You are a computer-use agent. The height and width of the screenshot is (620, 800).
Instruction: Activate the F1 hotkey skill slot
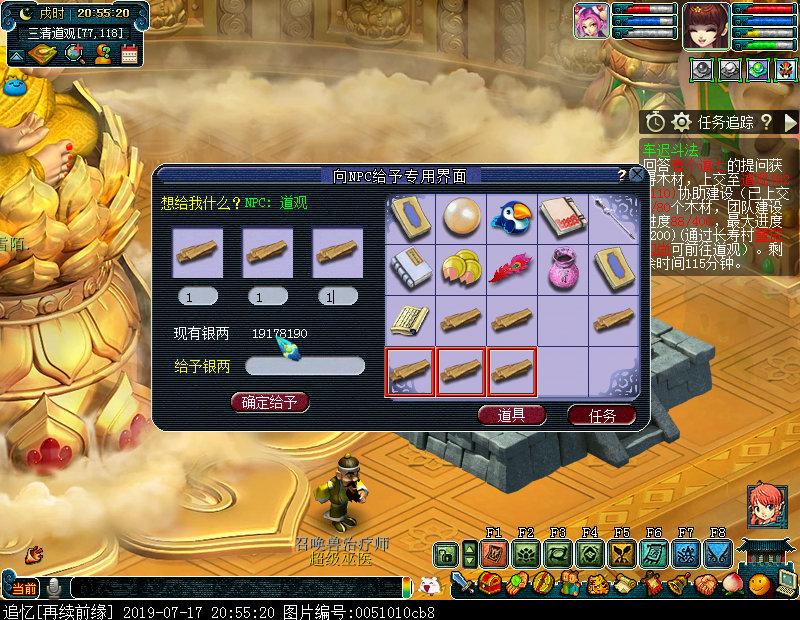tap(493, 554)
